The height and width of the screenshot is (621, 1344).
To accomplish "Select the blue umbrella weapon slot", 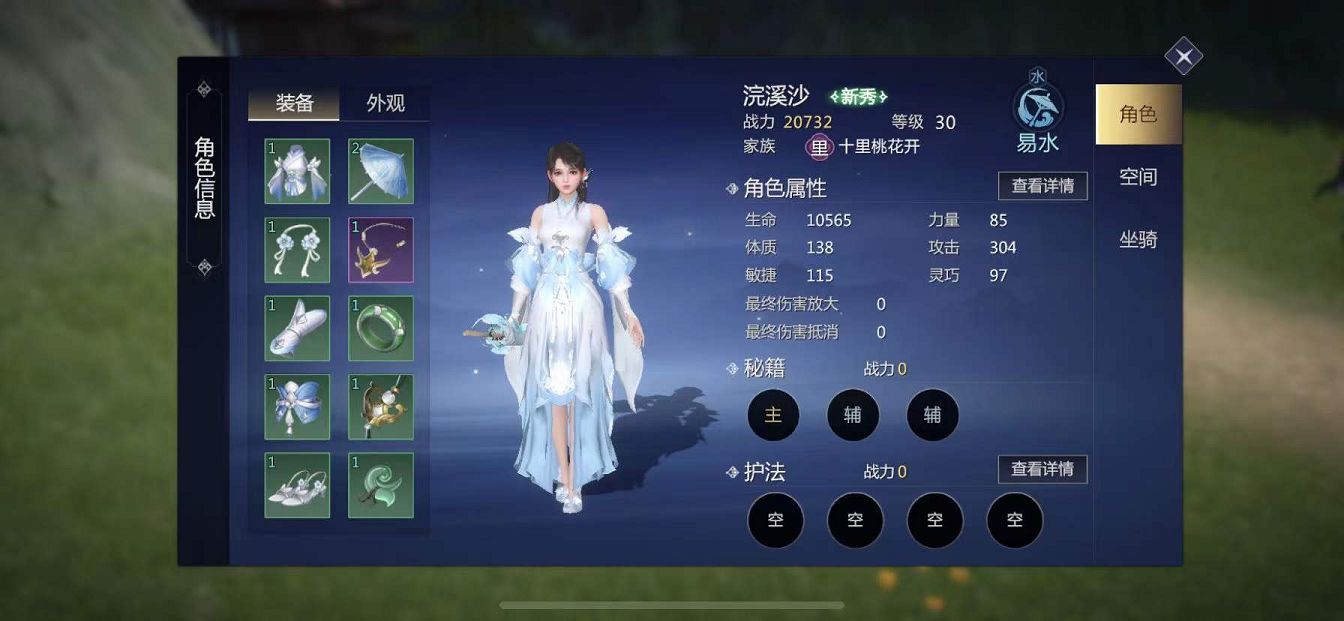I will [x=381, y=171].
